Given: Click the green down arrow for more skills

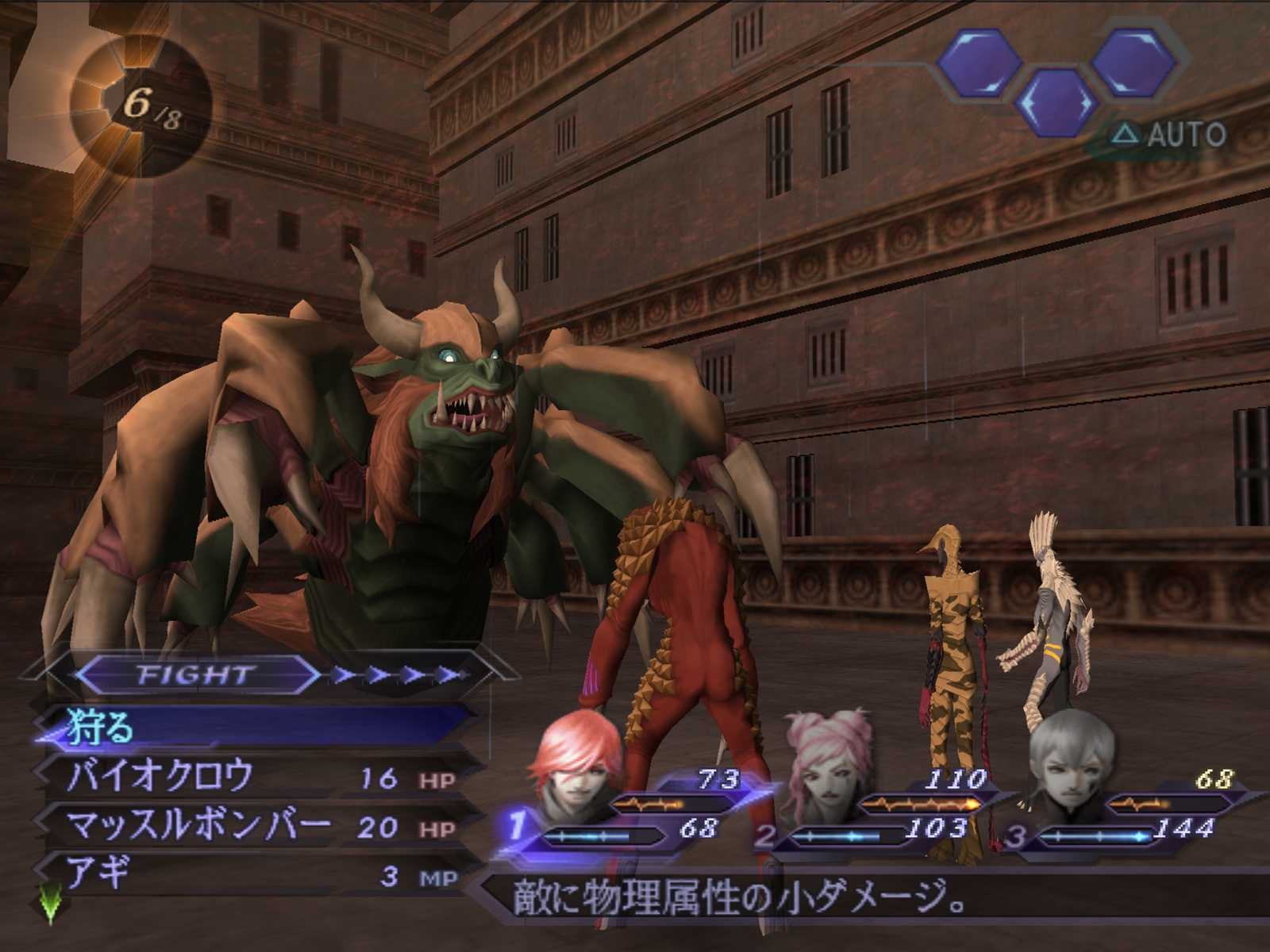Looking at the screenshot, I should pyautogui.click(x=51, y=906).
